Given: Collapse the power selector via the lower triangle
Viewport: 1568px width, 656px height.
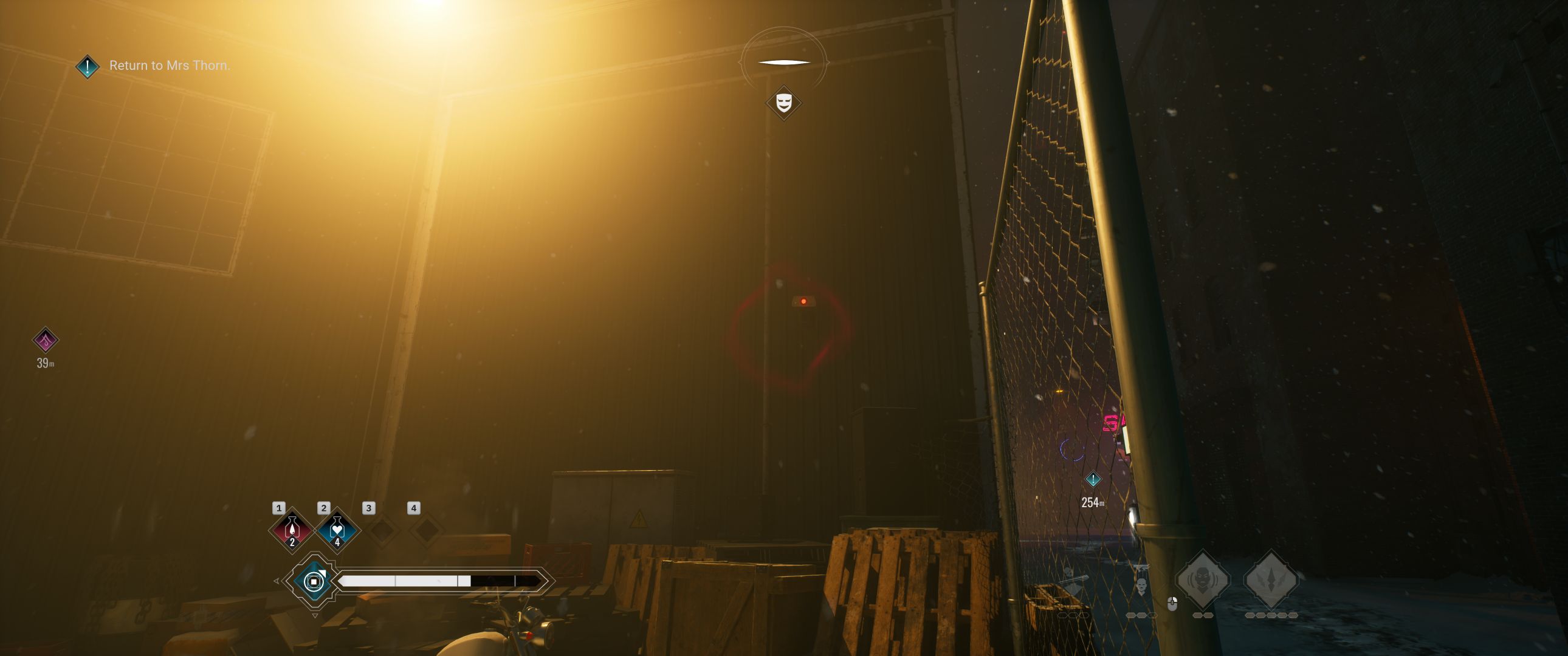Looking at the screenshot, I should point(315,616).
